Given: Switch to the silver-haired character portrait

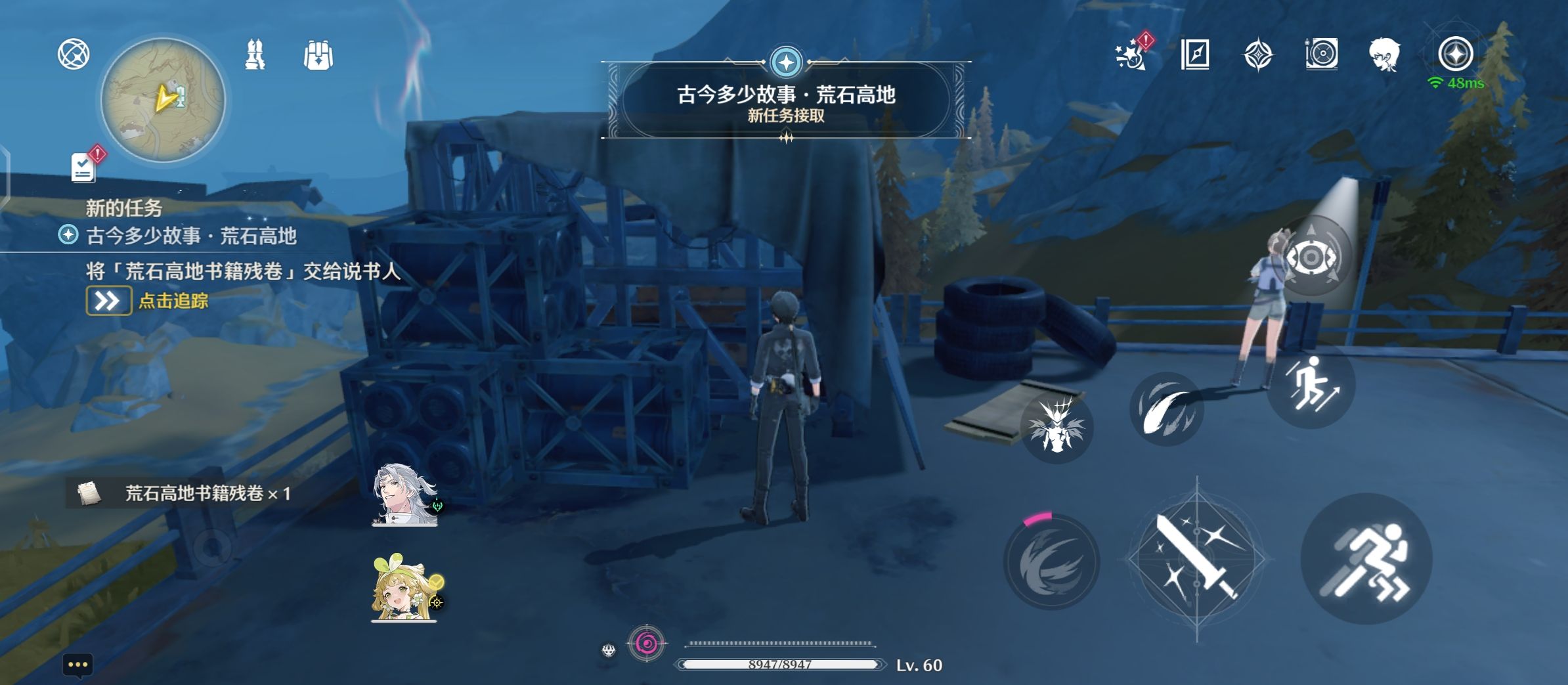Looking at the screenshot, I should tap(404, 495).
